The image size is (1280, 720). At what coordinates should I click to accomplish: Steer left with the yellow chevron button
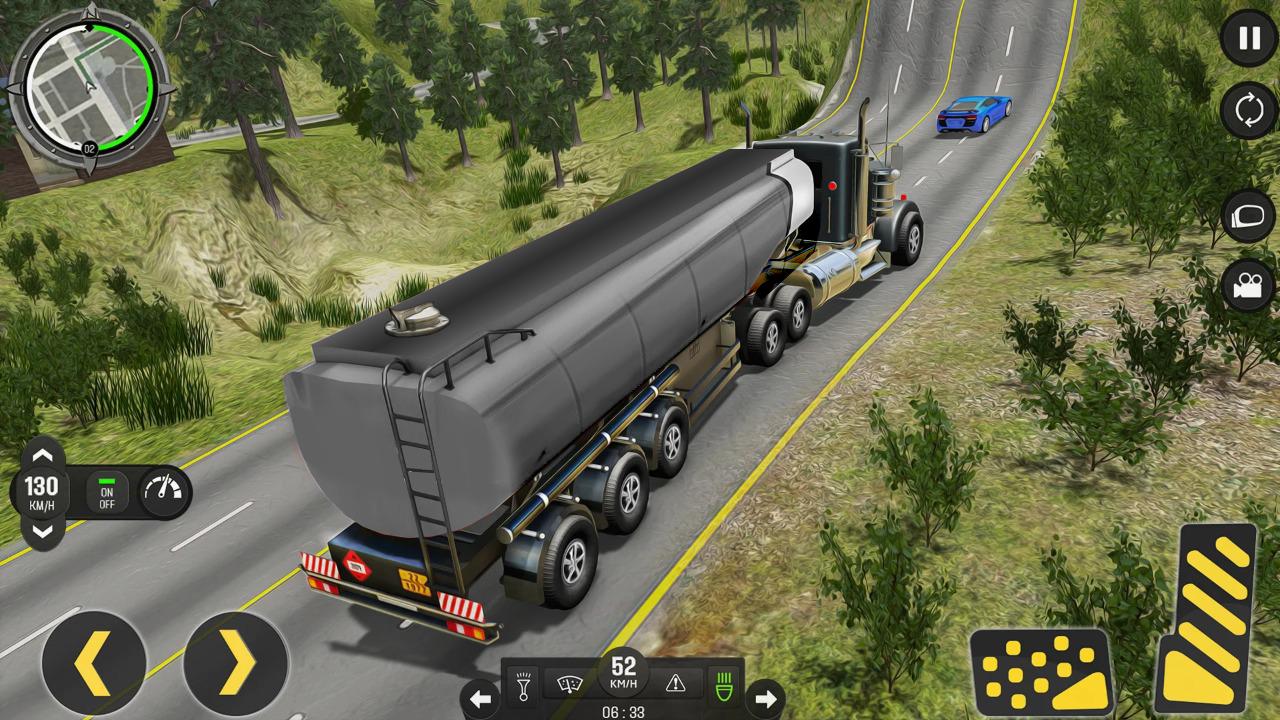pos(94,663)
